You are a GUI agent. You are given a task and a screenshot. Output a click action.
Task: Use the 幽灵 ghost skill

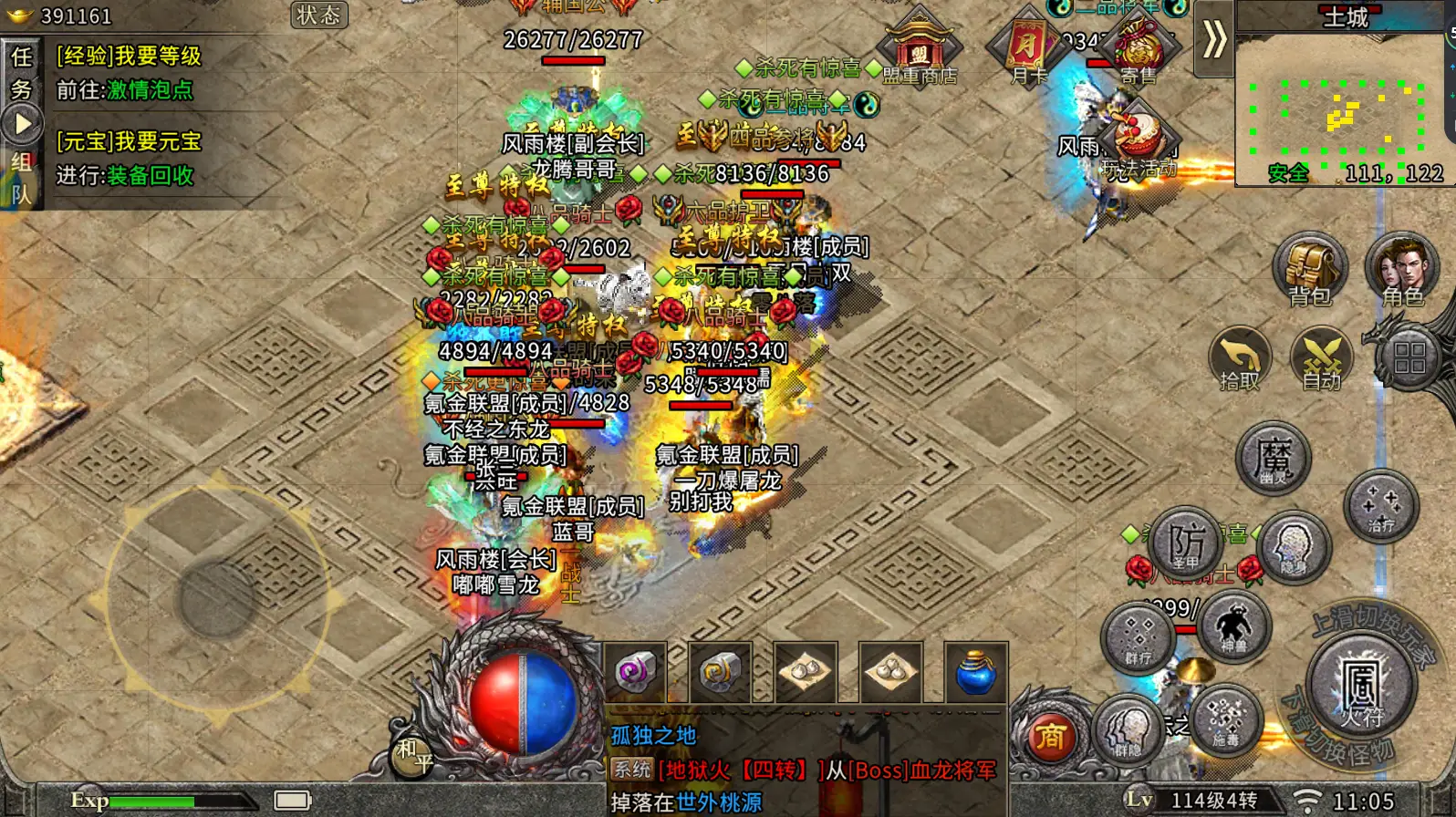[x=1273, y=458]
